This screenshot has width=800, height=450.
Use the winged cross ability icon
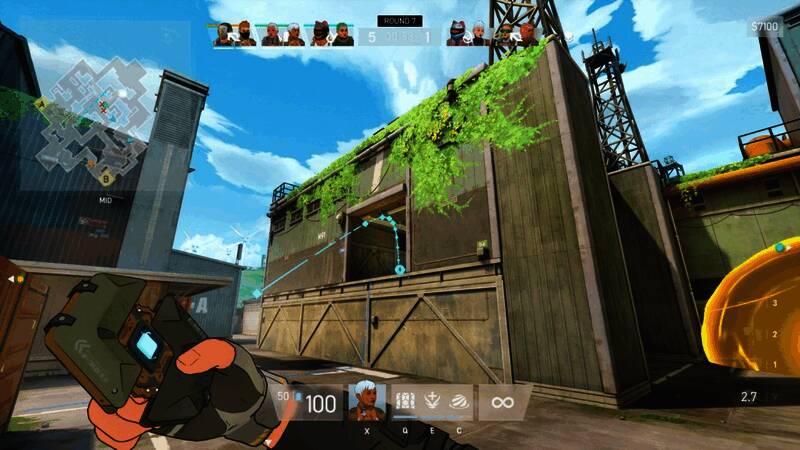[x=433, y=401]
